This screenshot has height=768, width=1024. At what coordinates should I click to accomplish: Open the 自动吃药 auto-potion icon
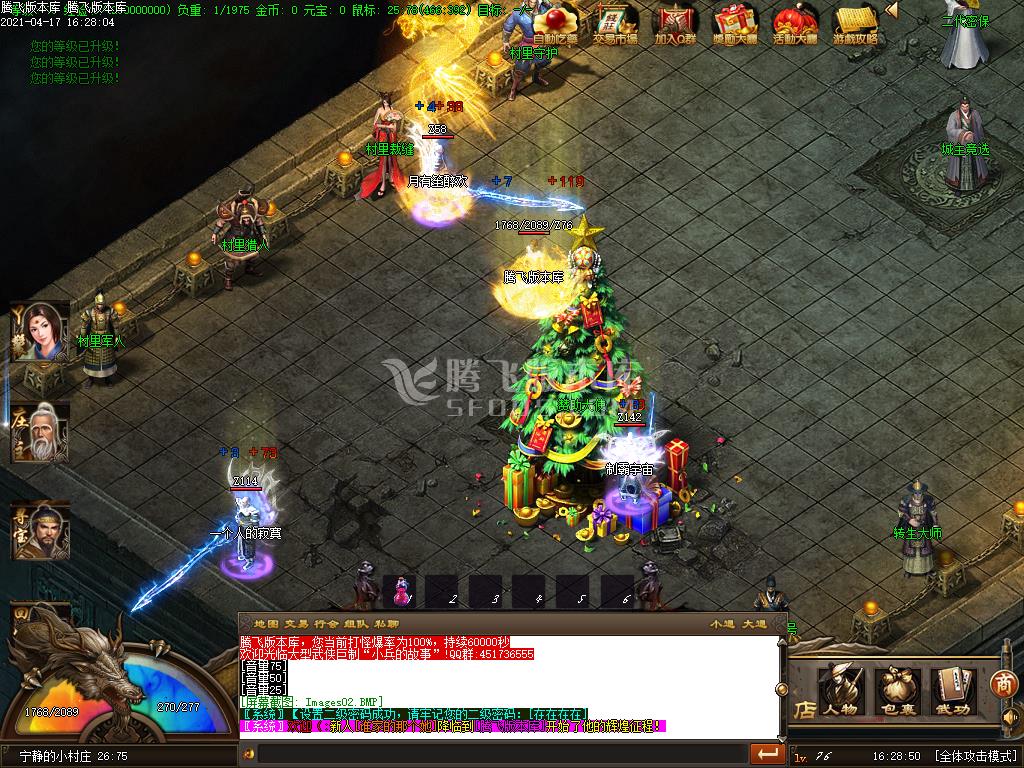[x=555, y=24]
